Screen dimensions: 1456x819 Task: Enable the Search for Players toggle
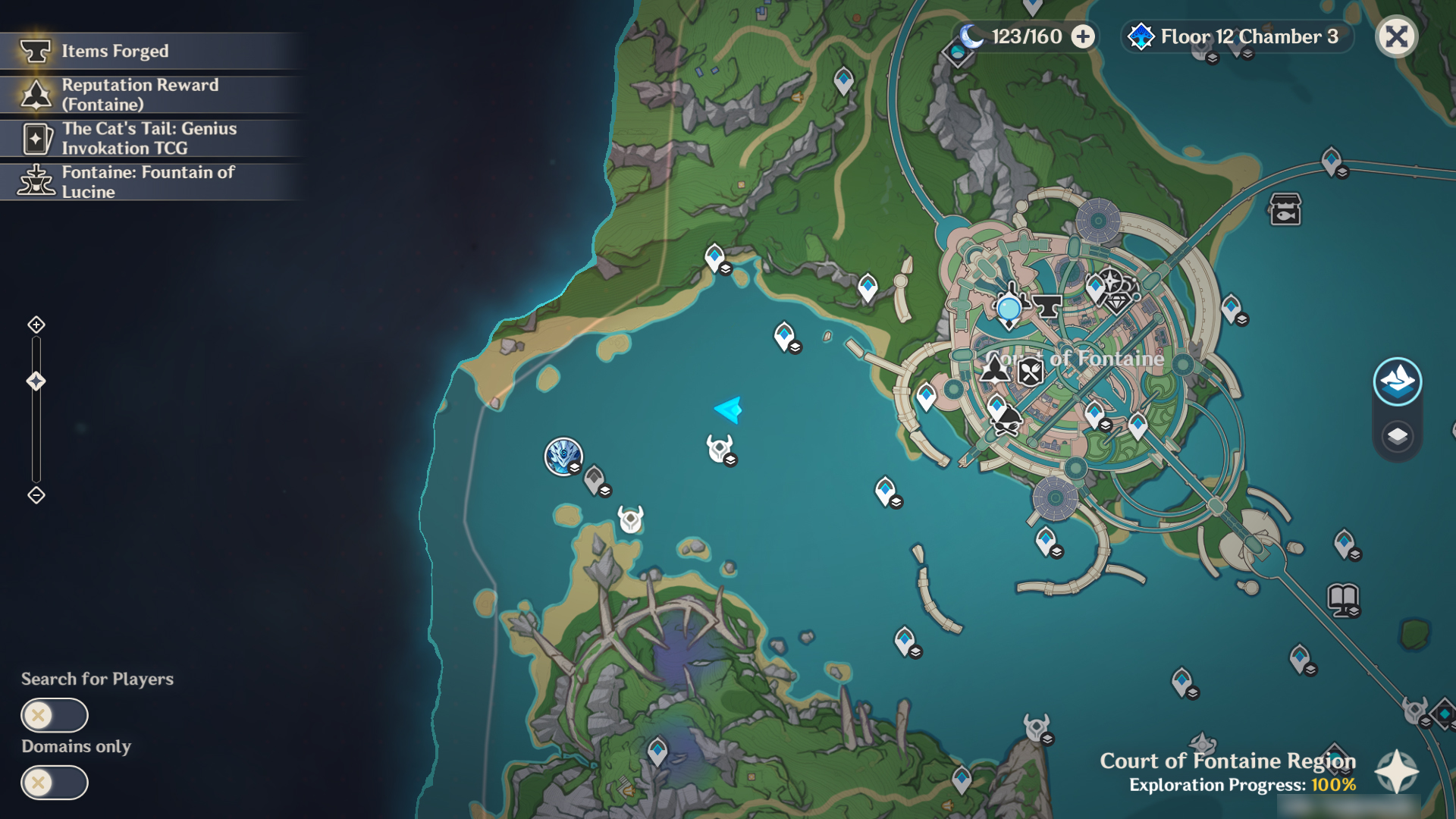55,714
